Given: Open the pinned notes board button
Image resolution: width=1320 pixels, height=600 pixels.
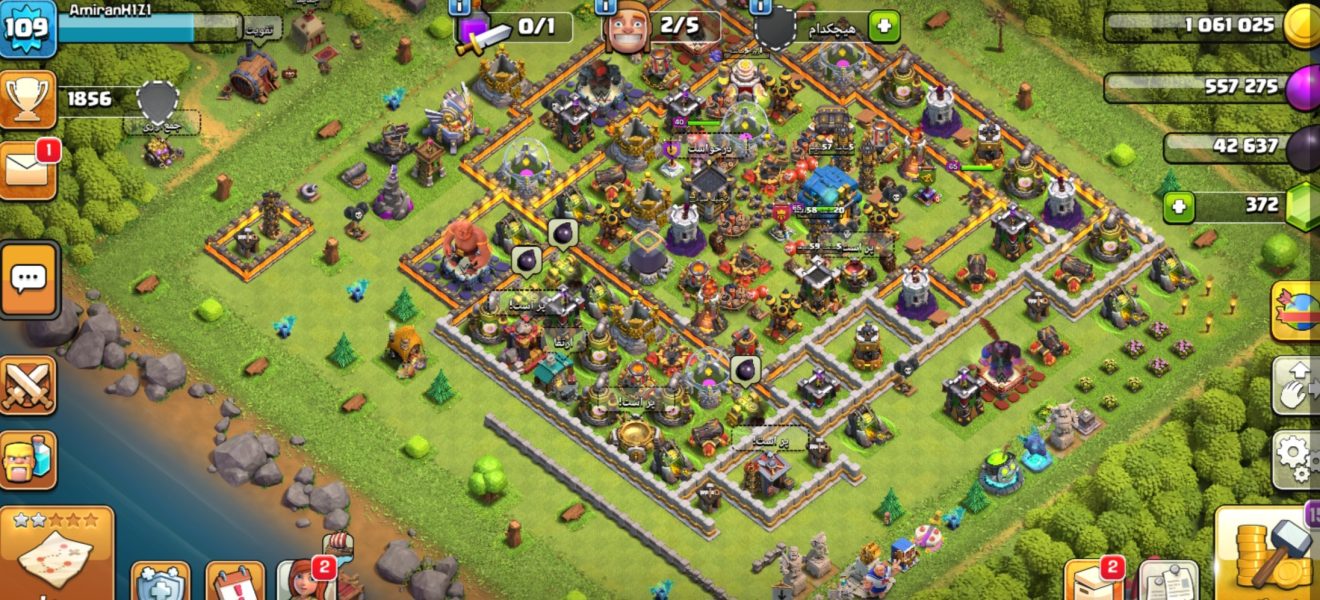Looking at the screenshot, I should pyautogui.click(x=1168, y=582).
